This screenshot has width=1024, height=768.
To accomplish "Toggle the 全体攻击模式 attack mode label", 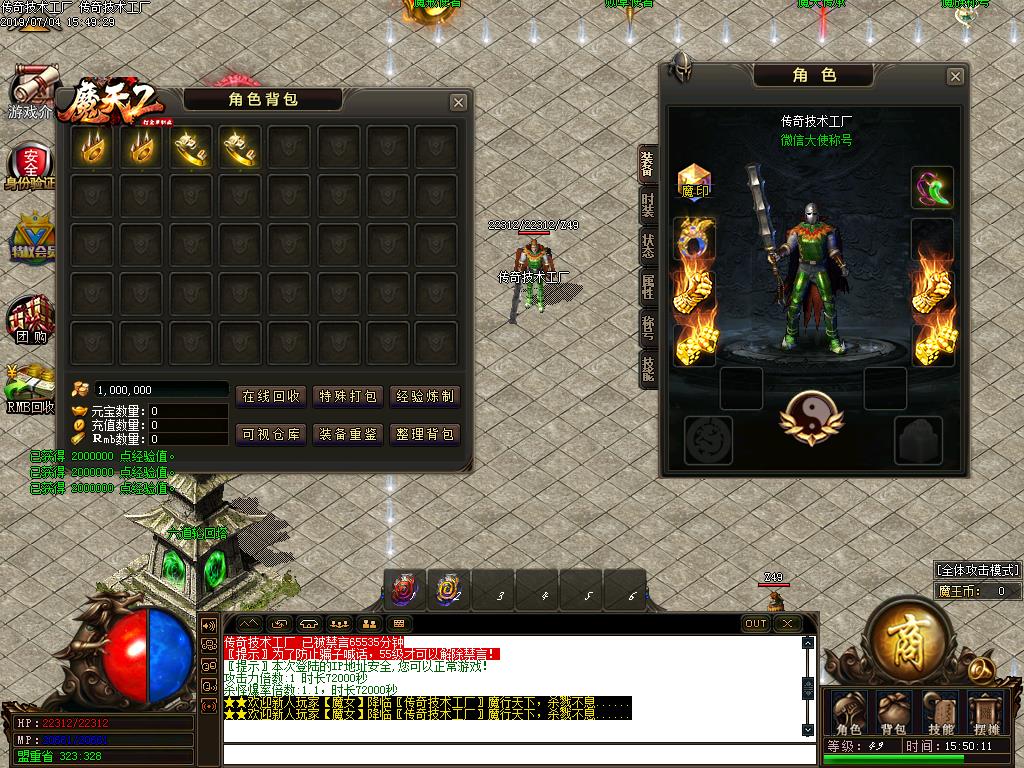I will [x=977, y=570].
